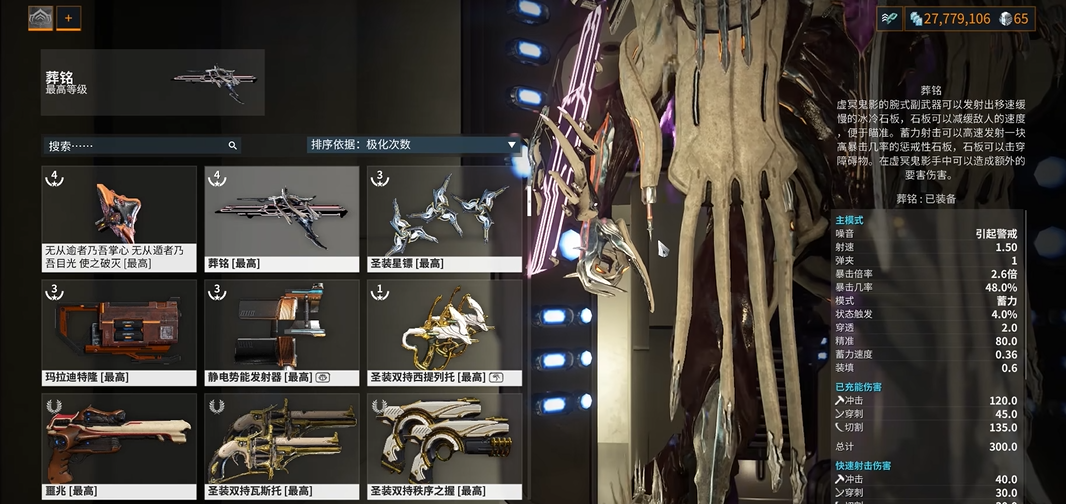1066x504 pixels.
Task: Choose the 静电势能发射器 weapon tile
Action: click(x=281, y=332)
